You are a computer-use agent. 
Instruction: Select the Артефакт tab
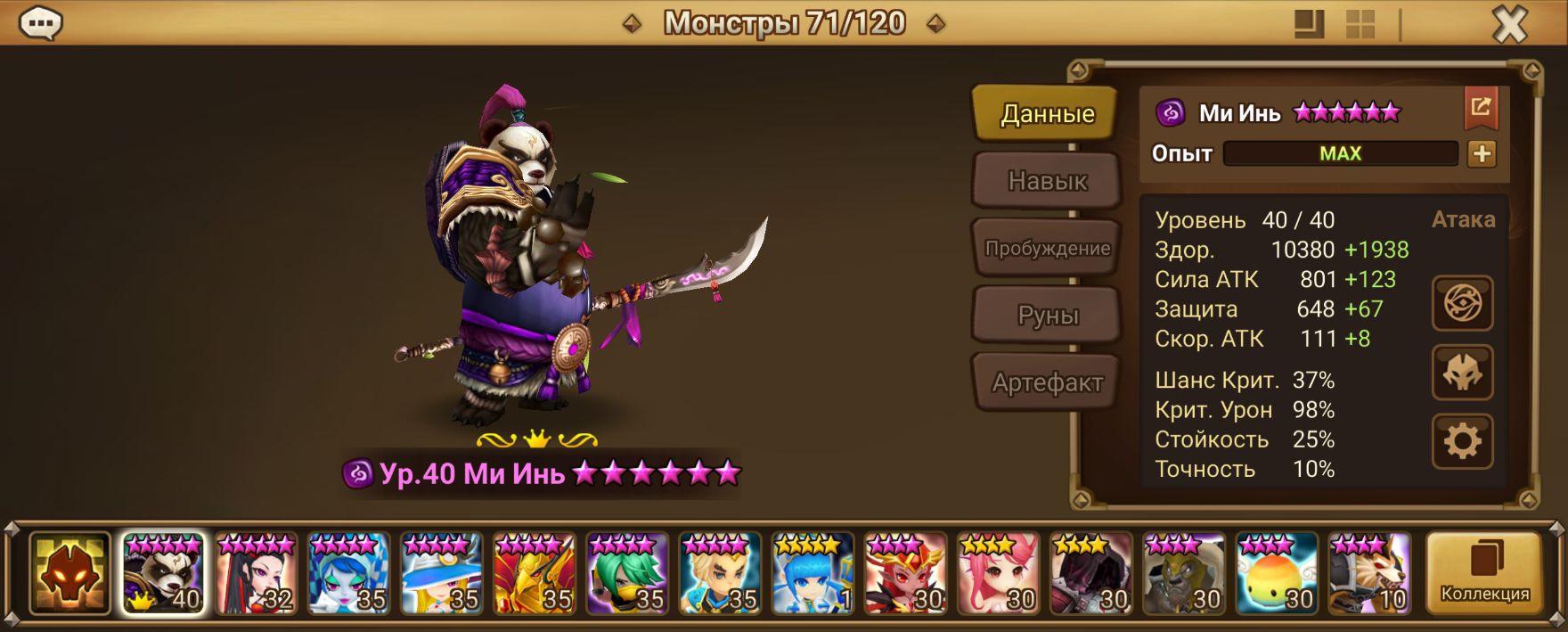1047,382
